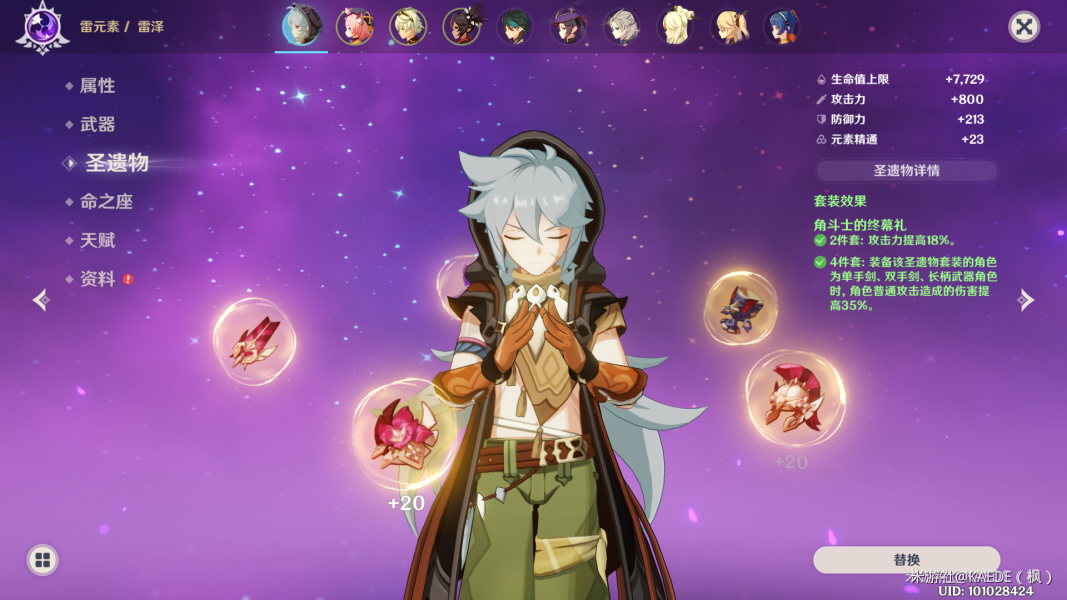
Task: Select the goblet artifact bubble
Action: click(x=741, y=308)
